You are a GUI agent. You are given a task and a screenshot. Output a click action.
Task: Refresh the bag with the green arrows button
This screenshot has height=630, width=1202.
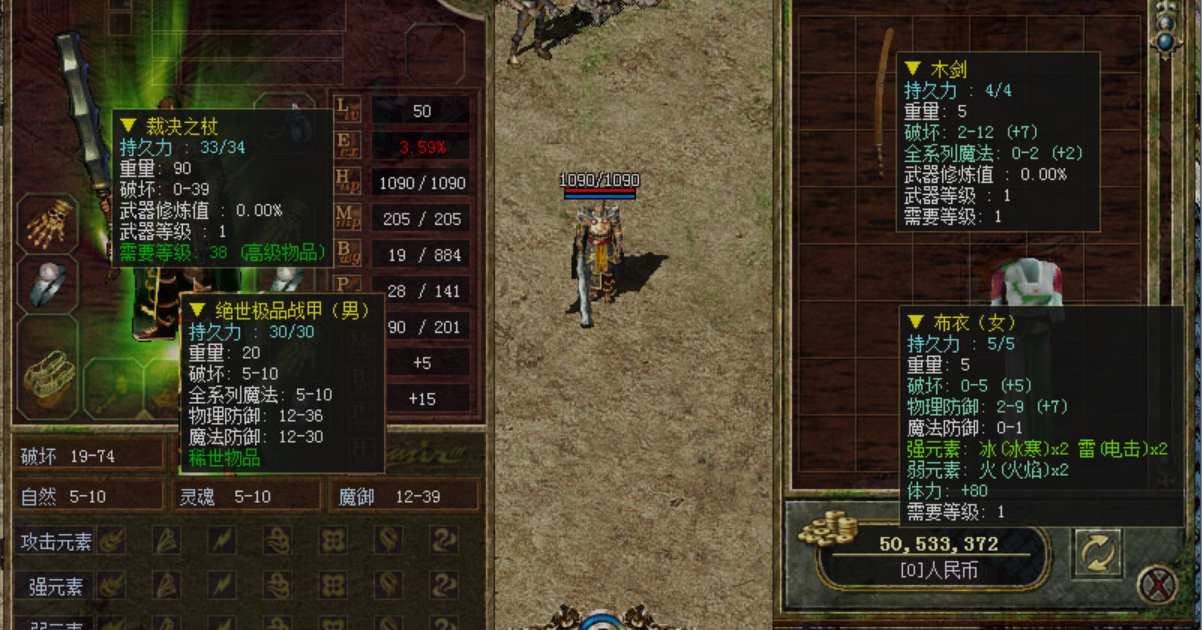(x=1097, y=553)
